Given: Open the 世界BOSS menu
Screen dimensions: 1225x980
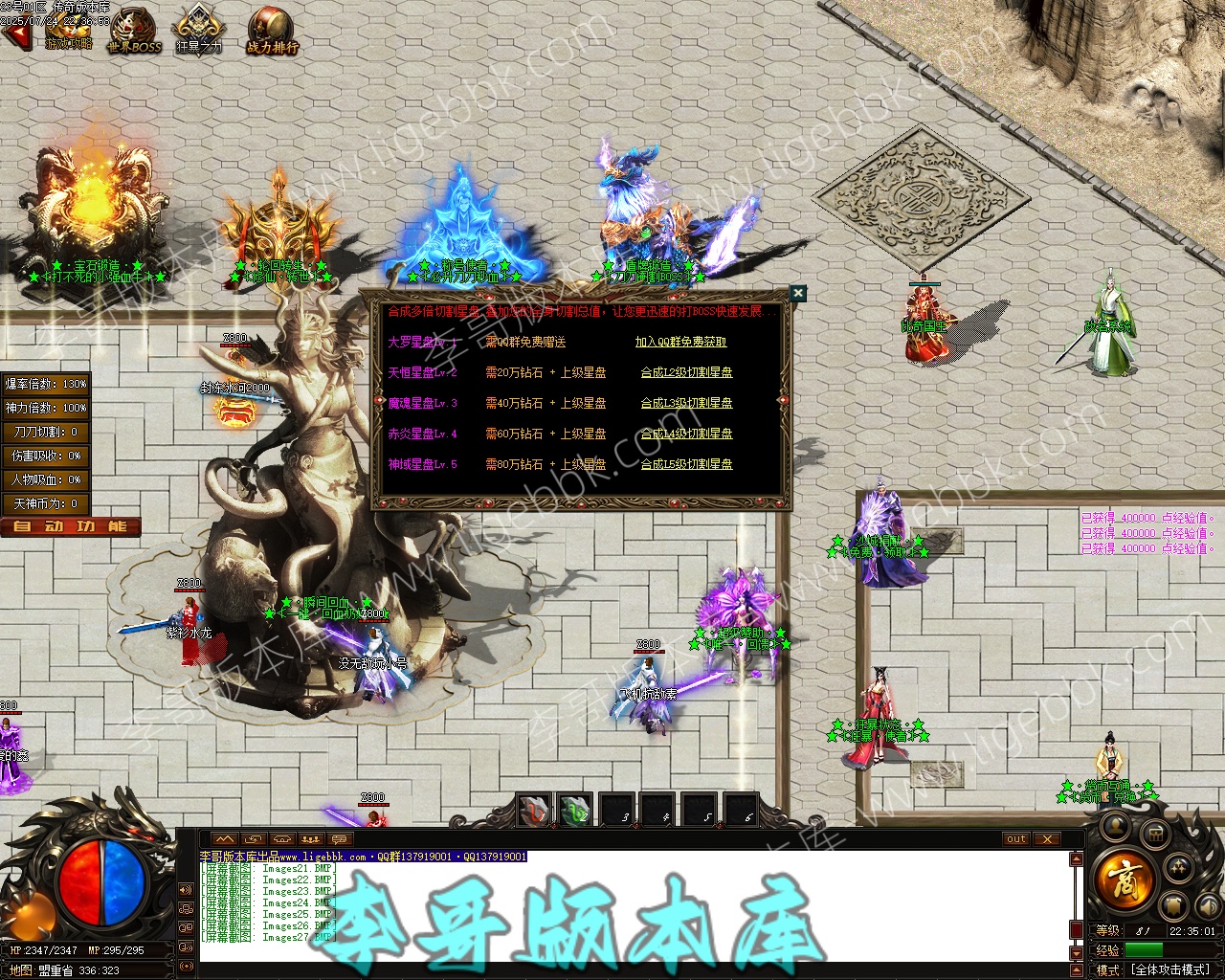Looking at the screenshot, I should pos(134,31).
